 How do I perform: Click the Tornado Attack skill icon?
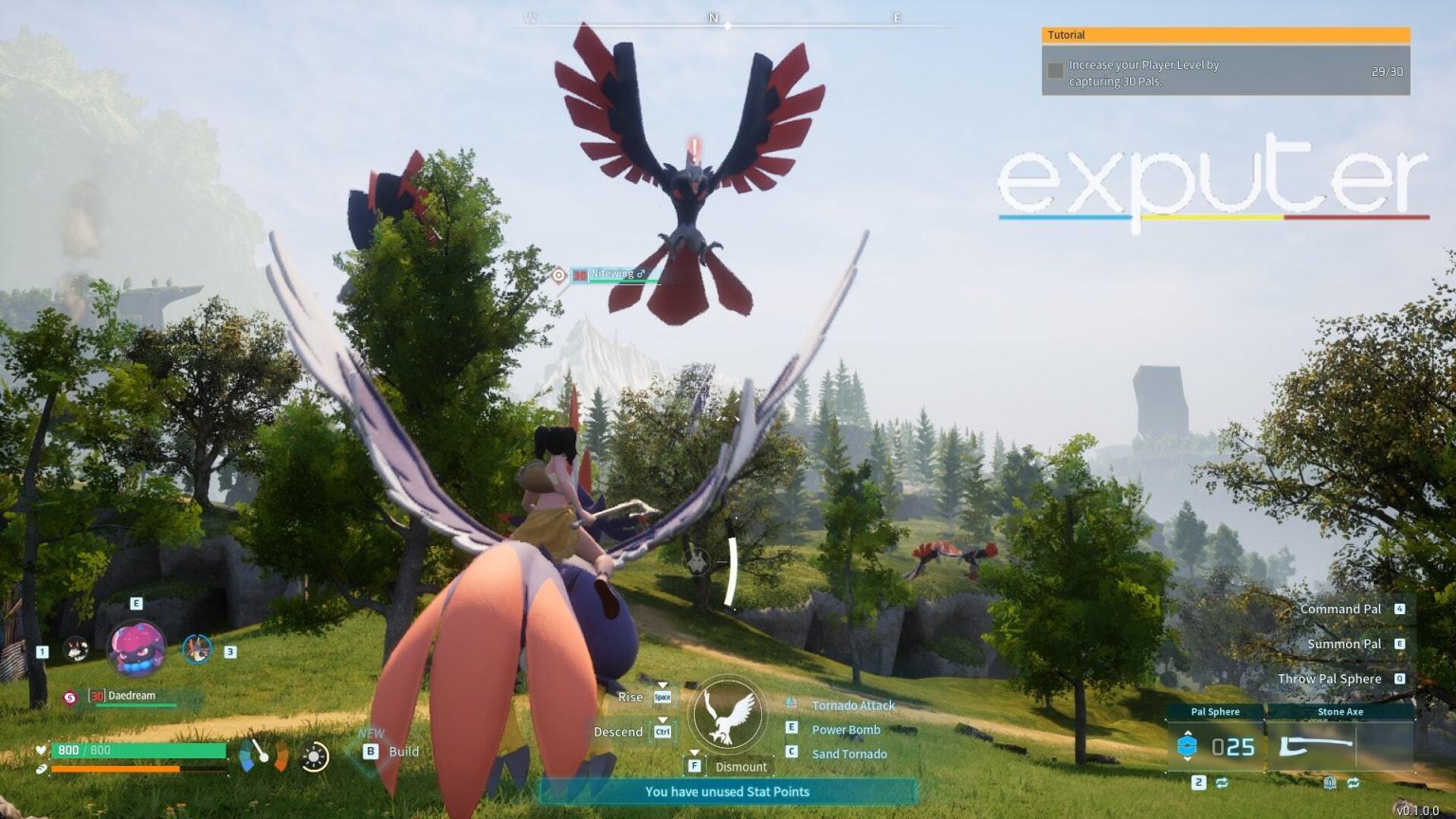tap(791, 702)
